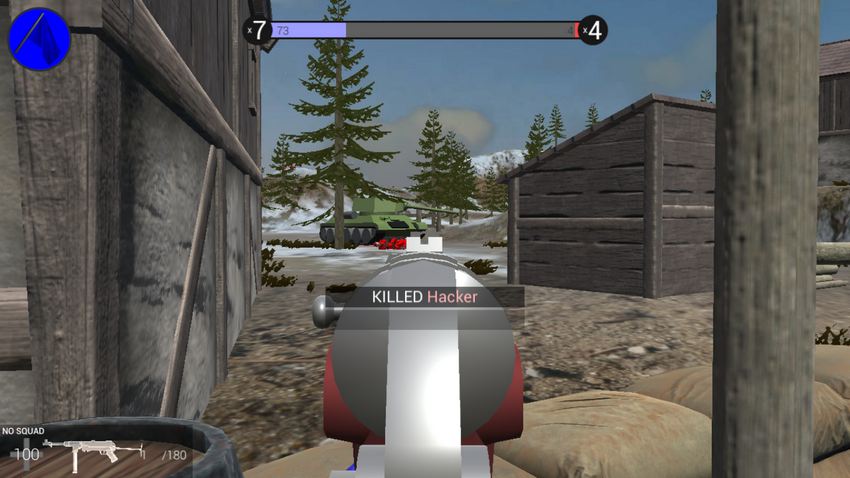The height and width of the screenshot is (478, 850).
Task: Select the submachine gun weapon icon
Action: 94,453
